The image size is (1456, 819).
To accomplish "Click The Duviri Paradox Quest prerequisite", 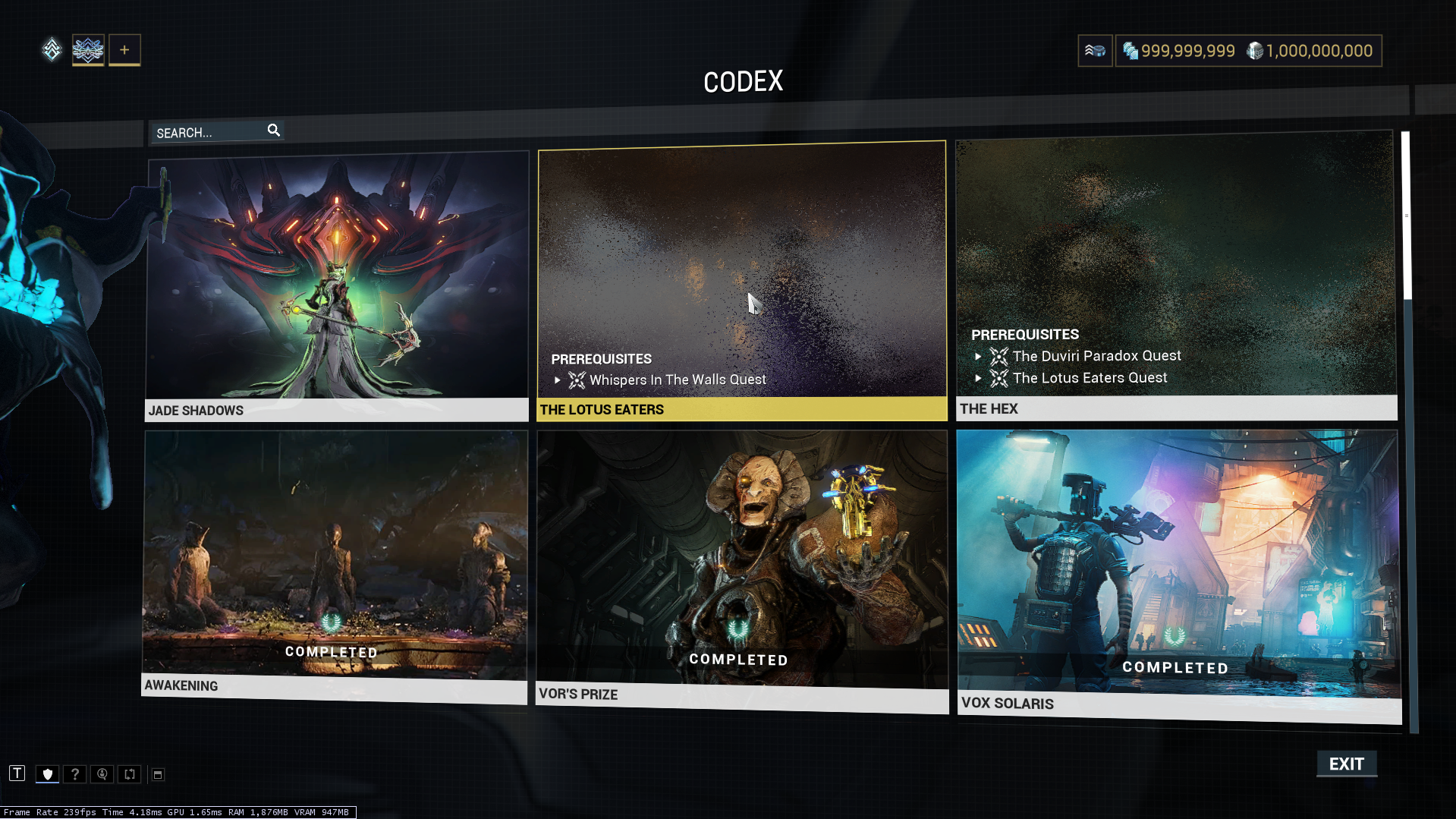I will tap(1096, 356).
